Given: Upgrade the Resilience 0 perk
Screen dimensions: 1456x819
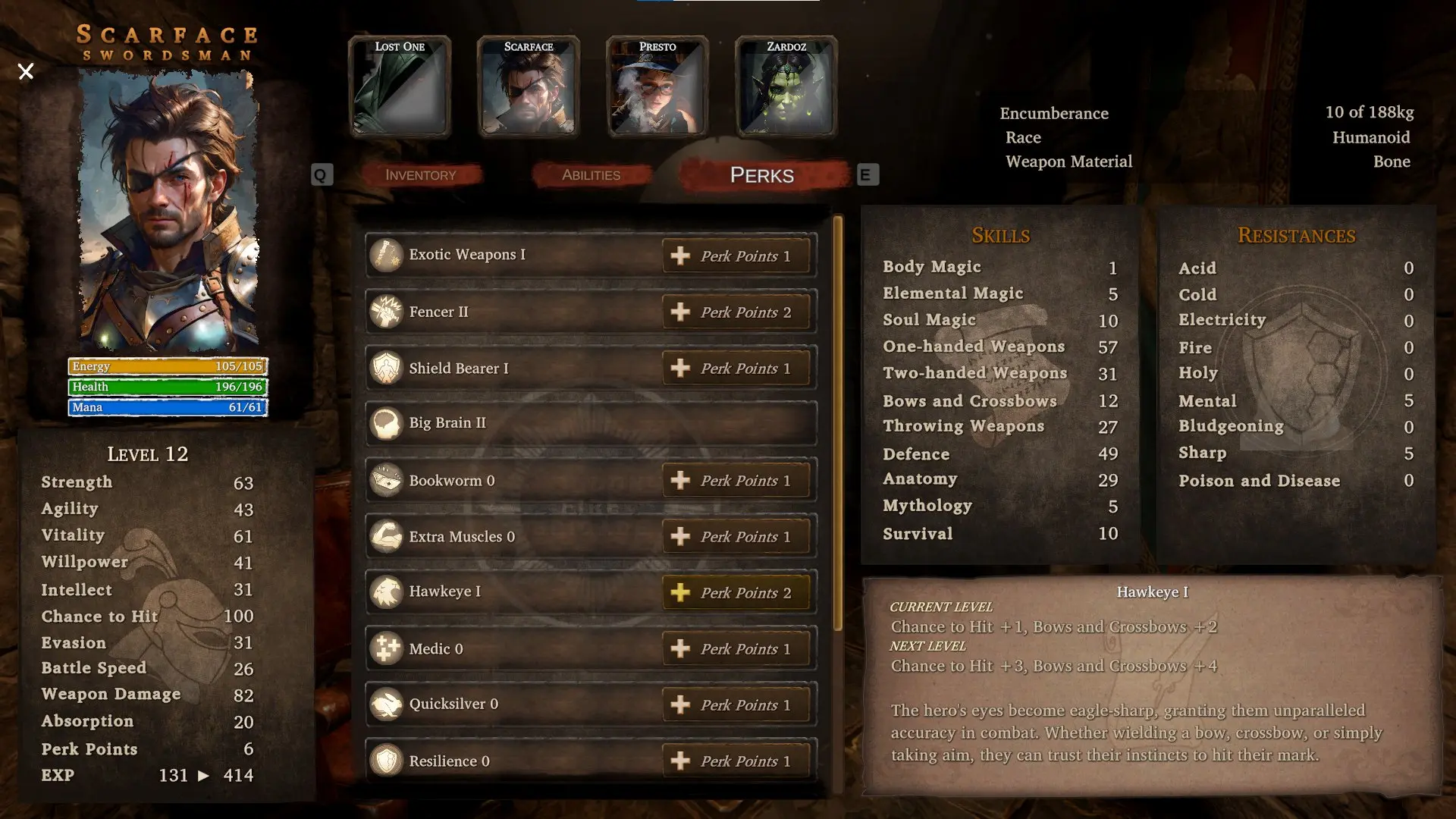Looking at the screenshot, I should 736,761.
